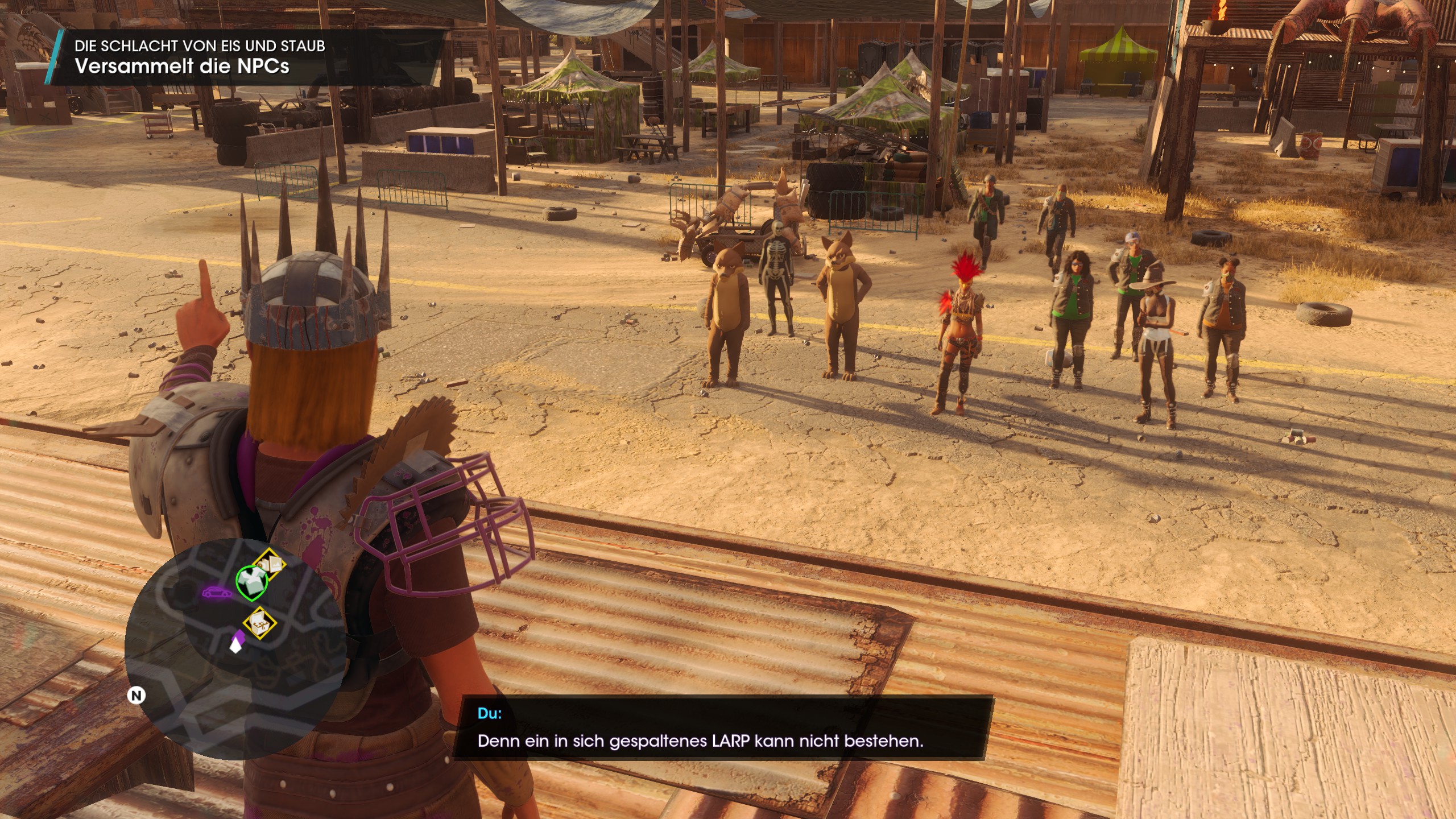
Task: Click the north compass indicator
Action: pyautogui.click(x=136, y=695)
